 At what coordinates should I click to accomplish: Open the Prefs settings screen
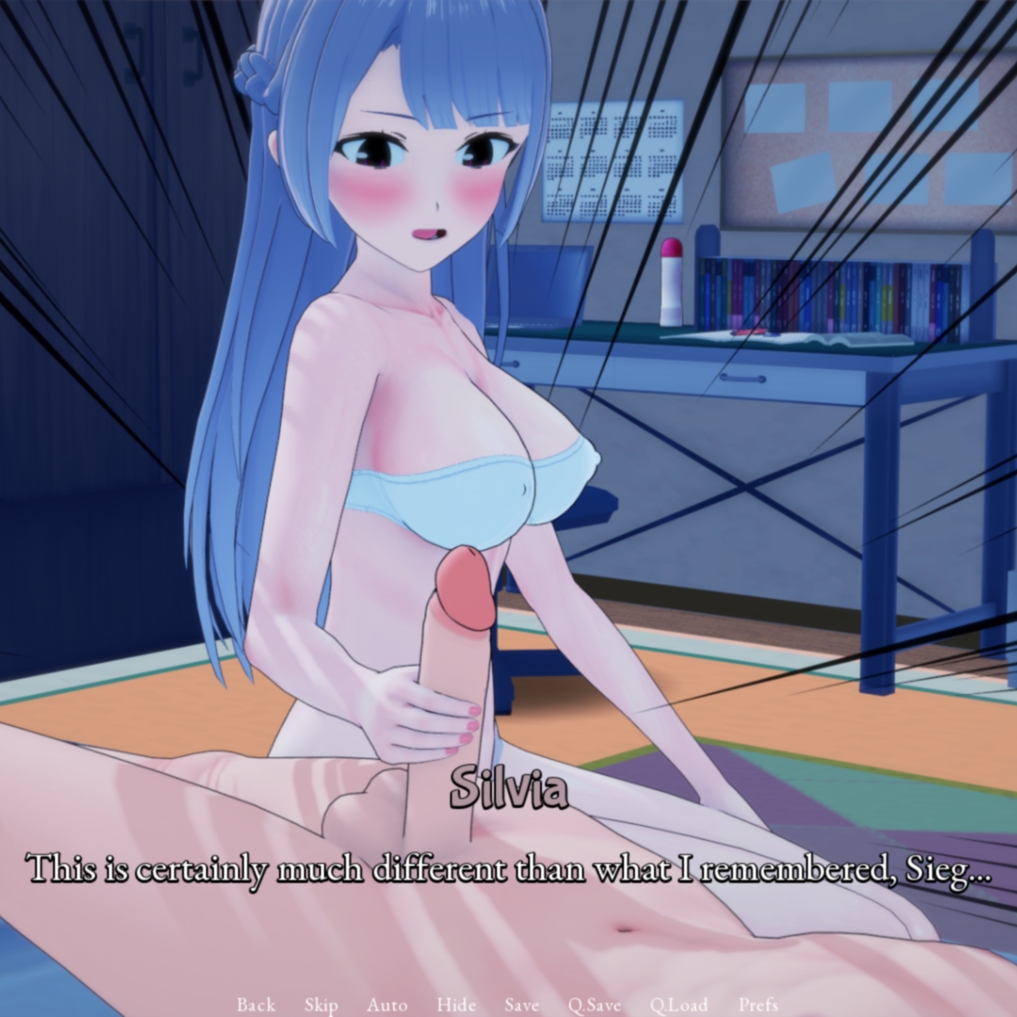pyautogui.click(x=758, y=1004)
